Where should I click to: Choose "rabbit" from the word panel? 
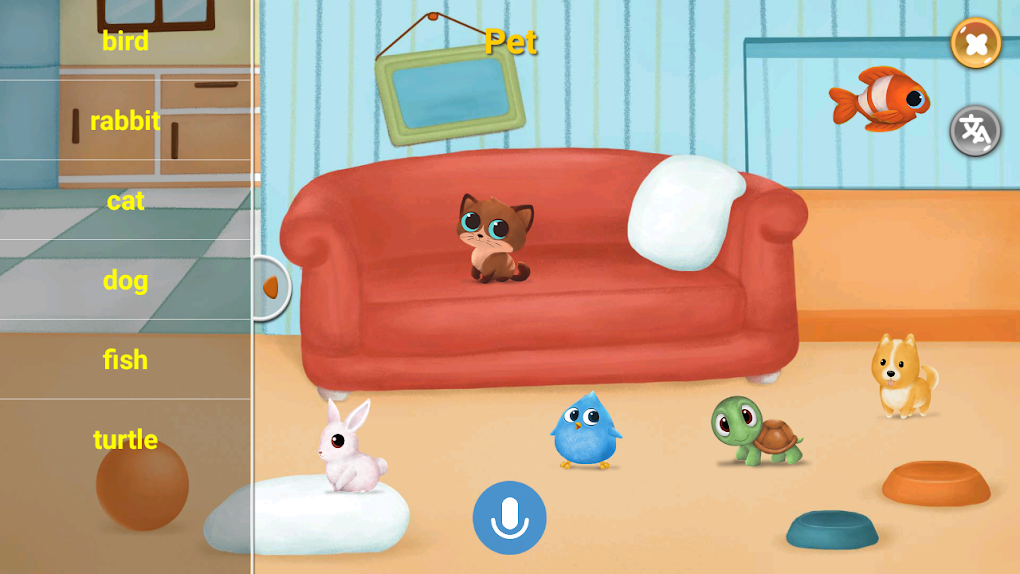pyautogui.click(x=125, y=121)
